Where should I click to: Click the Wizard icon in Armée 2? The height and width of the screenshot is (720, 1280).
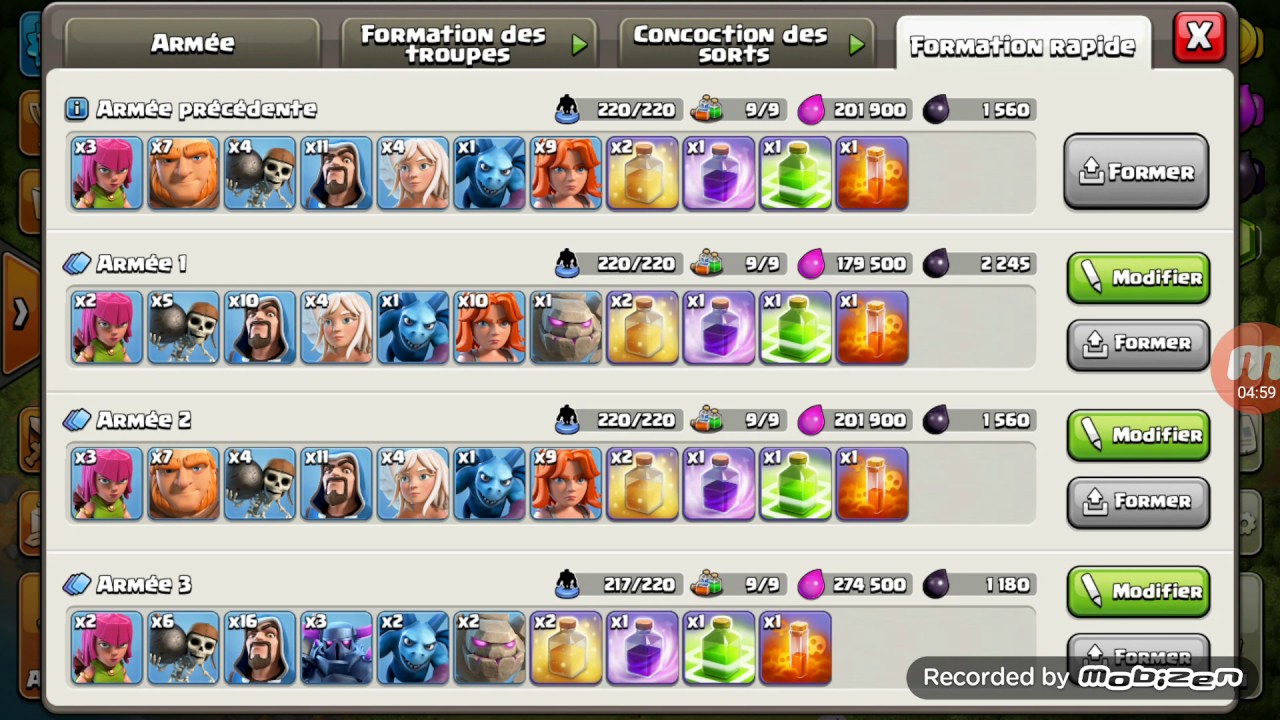point(336,484)
